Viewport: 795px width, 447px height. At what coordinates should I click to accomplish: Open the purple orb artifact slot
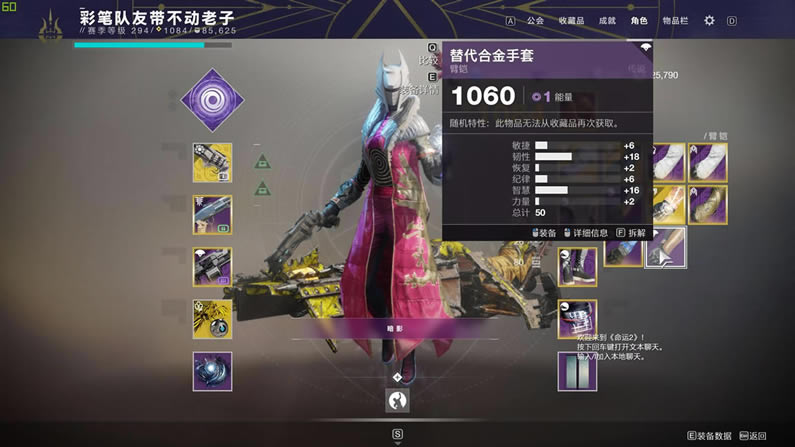212,371
